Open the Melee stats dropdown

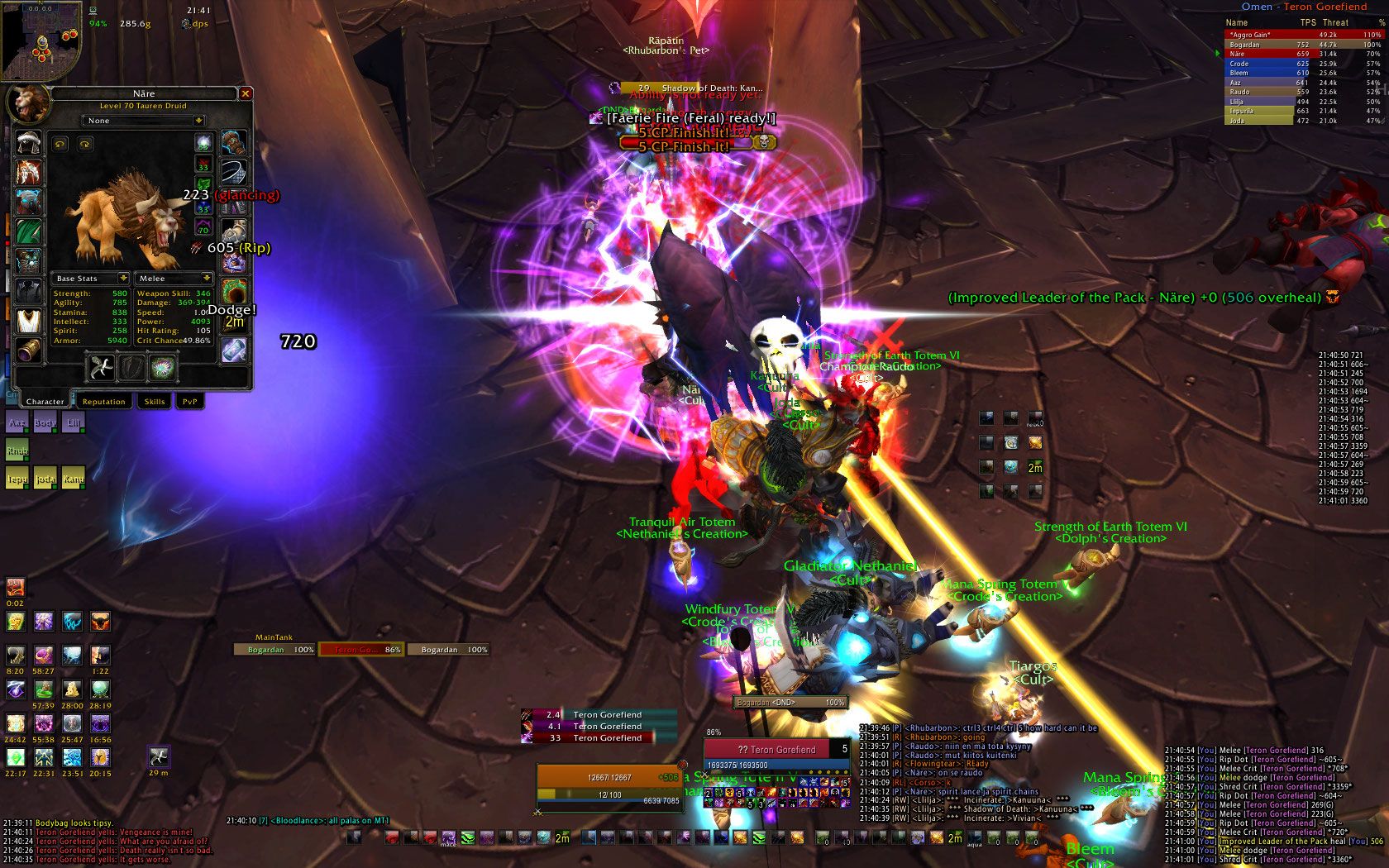tap(174, 279)
